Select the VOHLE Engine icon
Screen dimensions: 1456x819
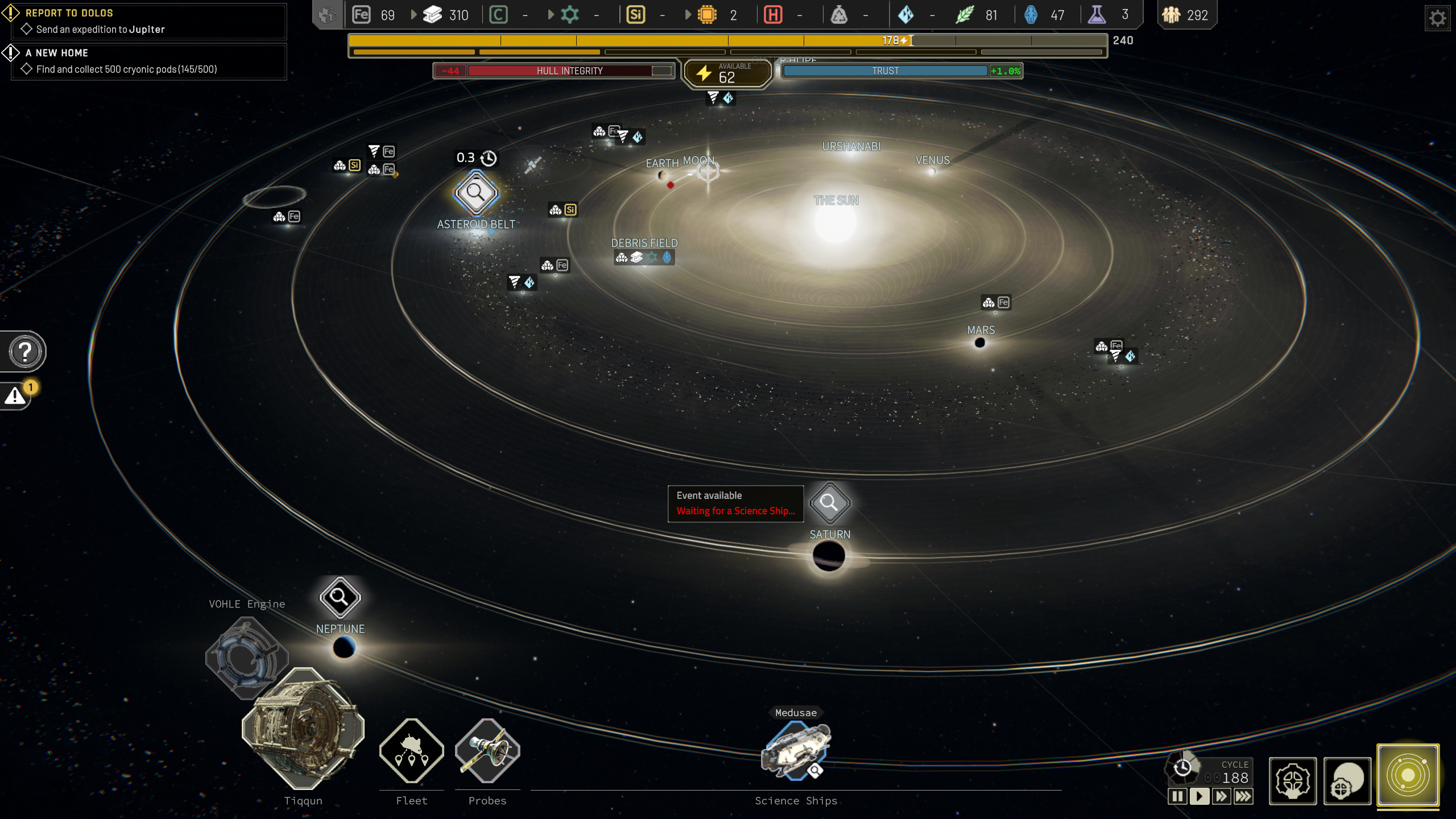[x=246, y=657]
